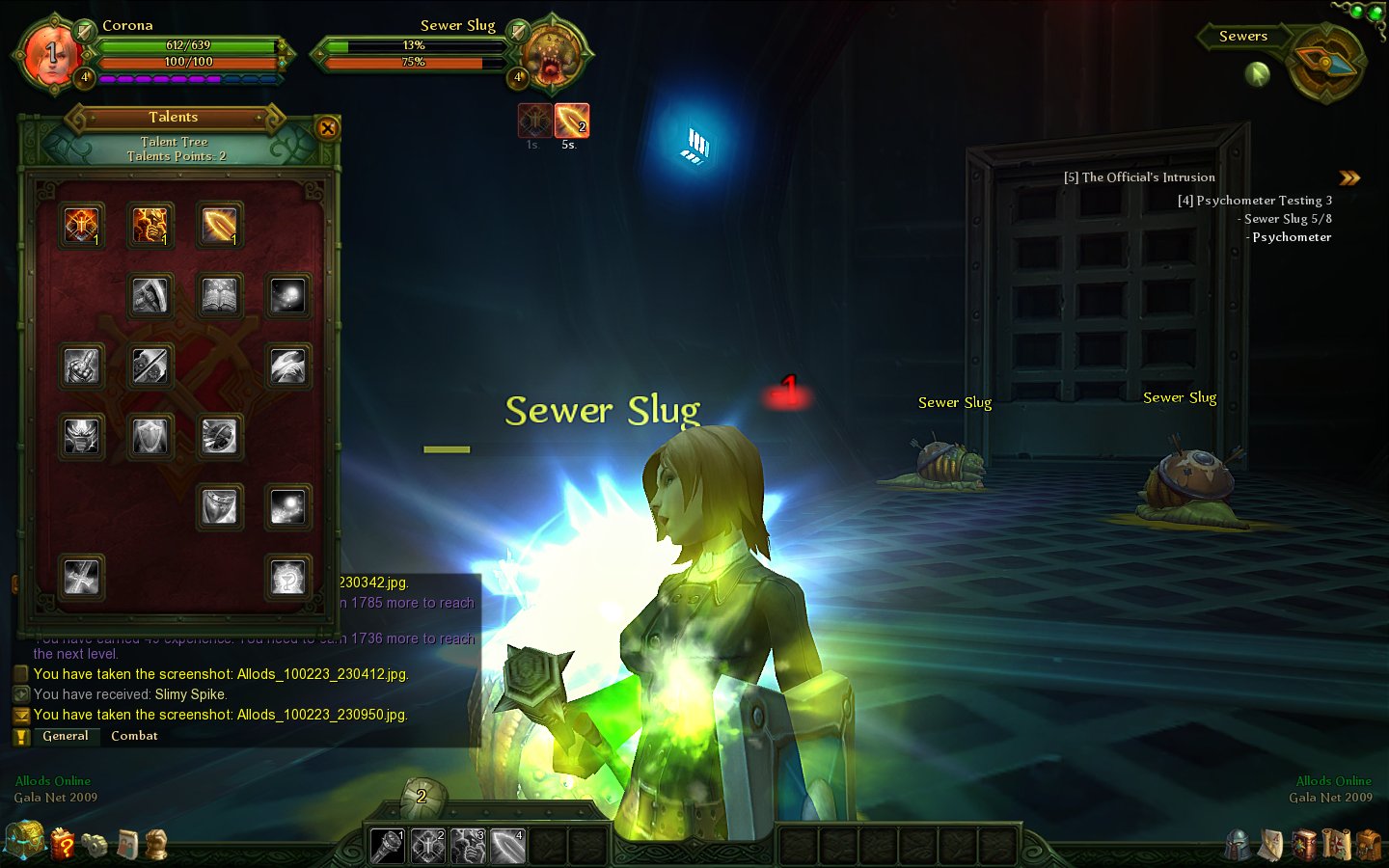1389x868 pixels.
Task: Select the crossed sword talent at tree bottom
Action: pyautogui.click(x=81, y=578)
